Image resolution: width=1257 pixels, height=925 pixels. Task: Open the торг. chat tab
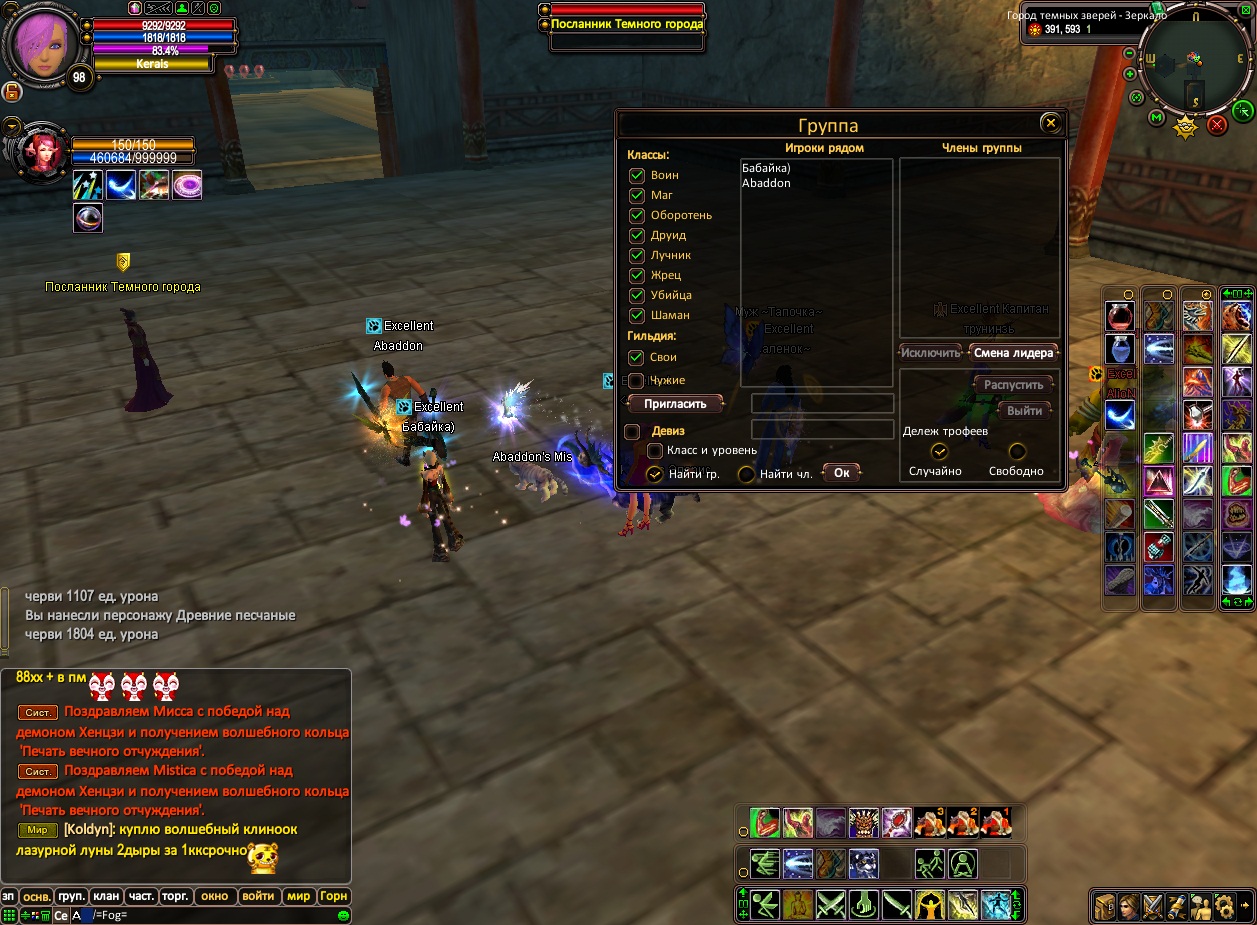click(175, 896)
